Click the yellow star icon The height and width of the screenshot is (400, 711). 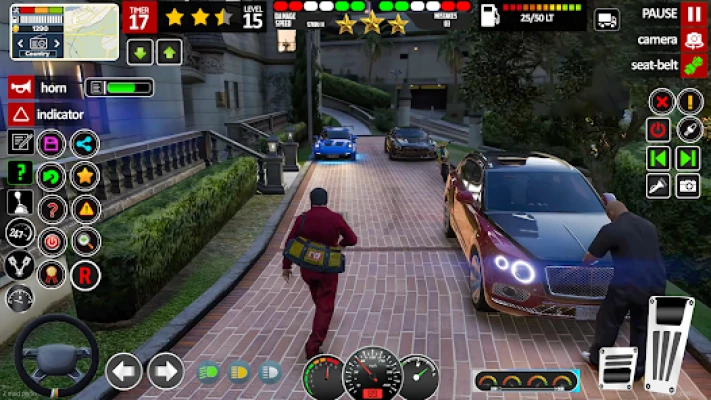[84, 176]
